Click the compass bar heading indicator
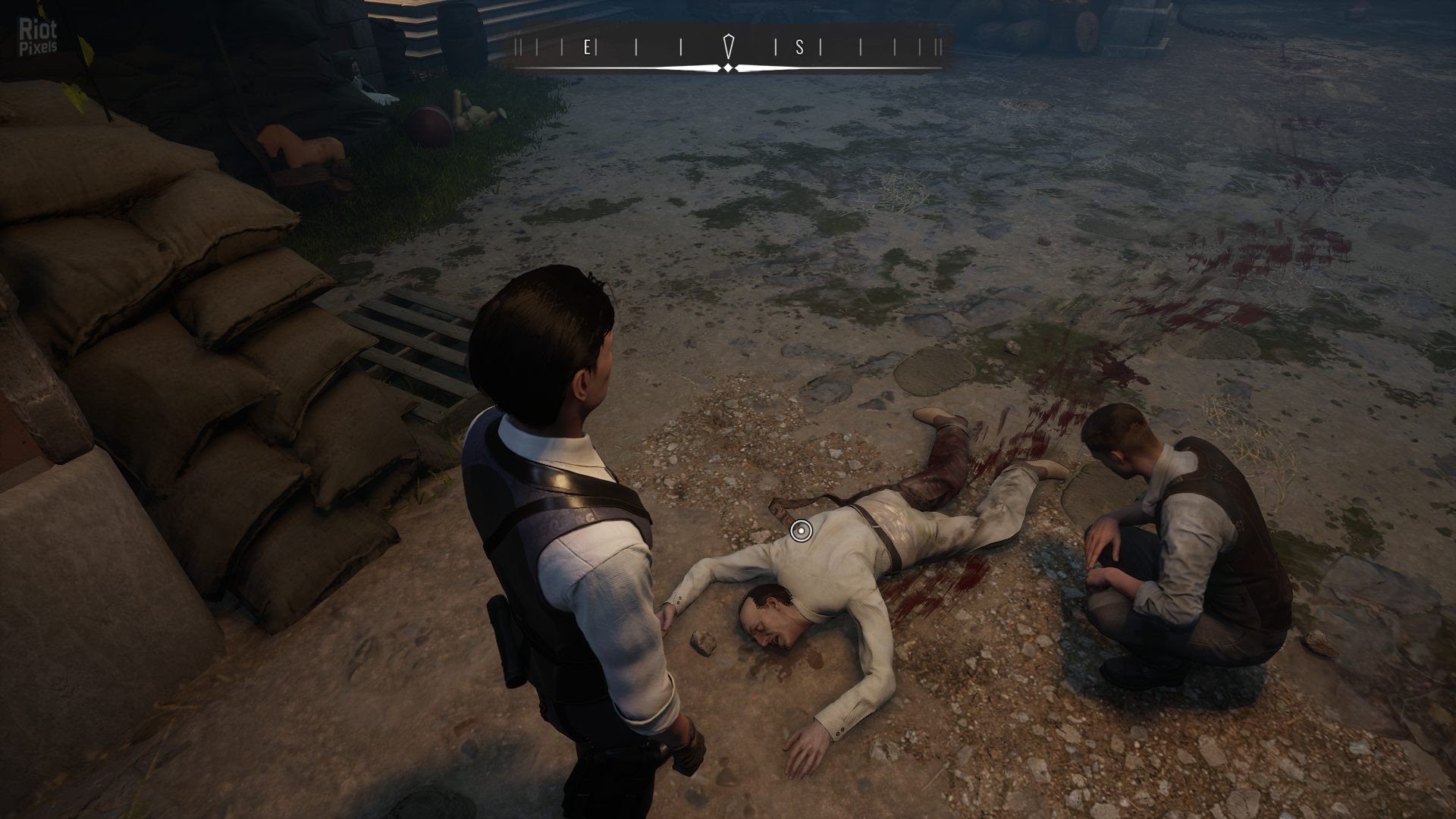 coord(728,47)
